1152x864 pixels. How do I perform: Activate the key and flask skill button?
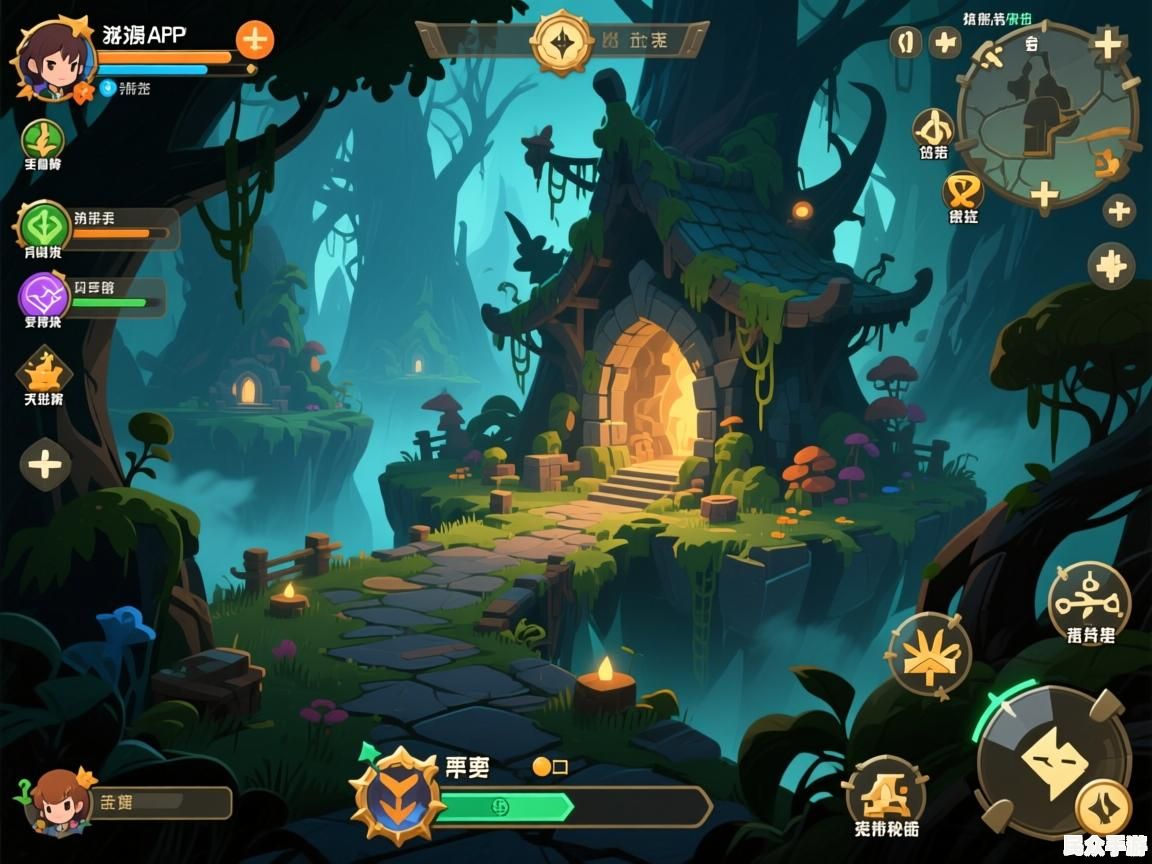click(x=1089, y=601)
